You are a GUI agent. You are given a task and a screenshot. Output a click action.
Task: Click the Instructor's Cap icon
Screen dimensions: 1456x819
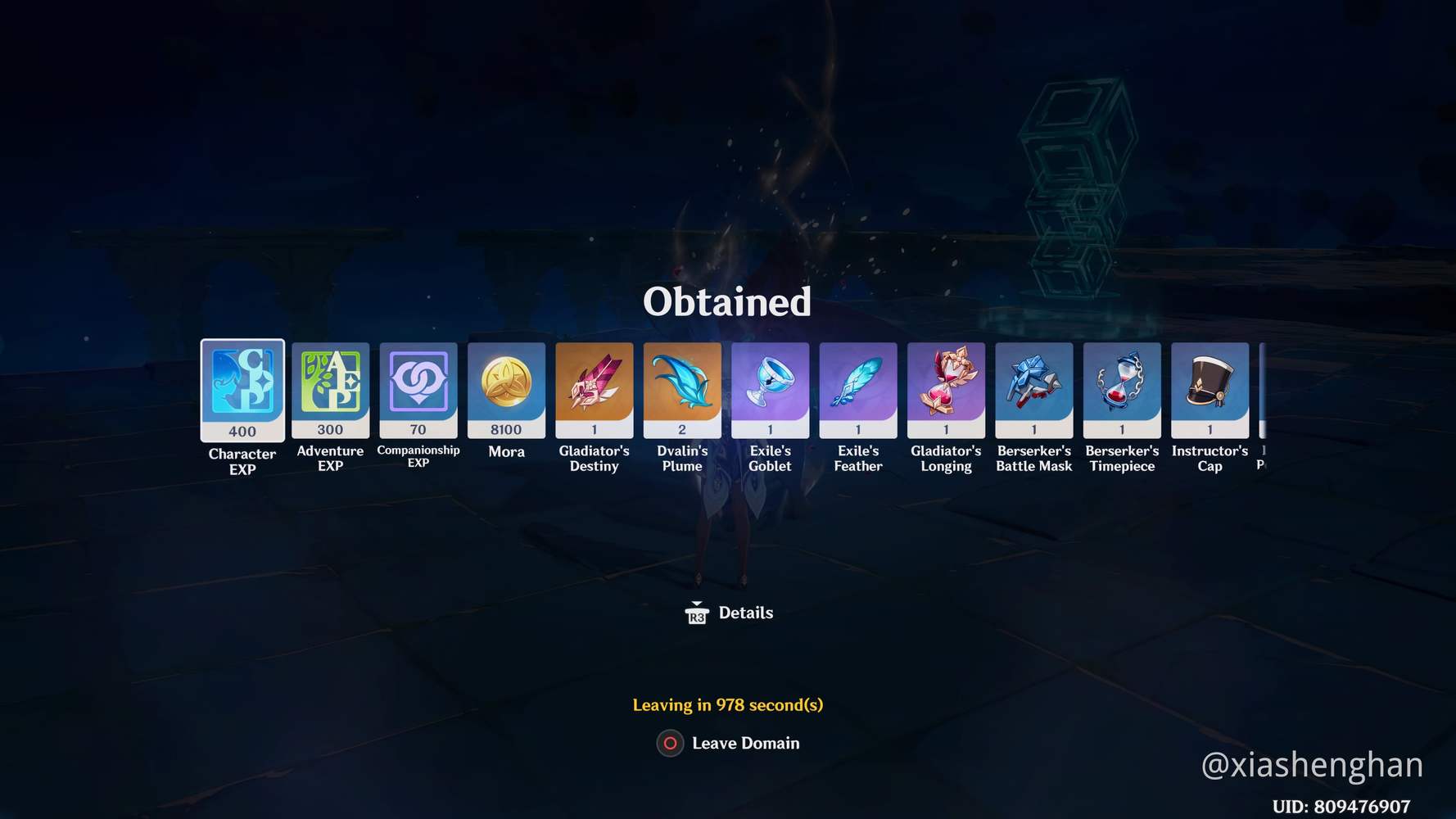pos(1210,387)
